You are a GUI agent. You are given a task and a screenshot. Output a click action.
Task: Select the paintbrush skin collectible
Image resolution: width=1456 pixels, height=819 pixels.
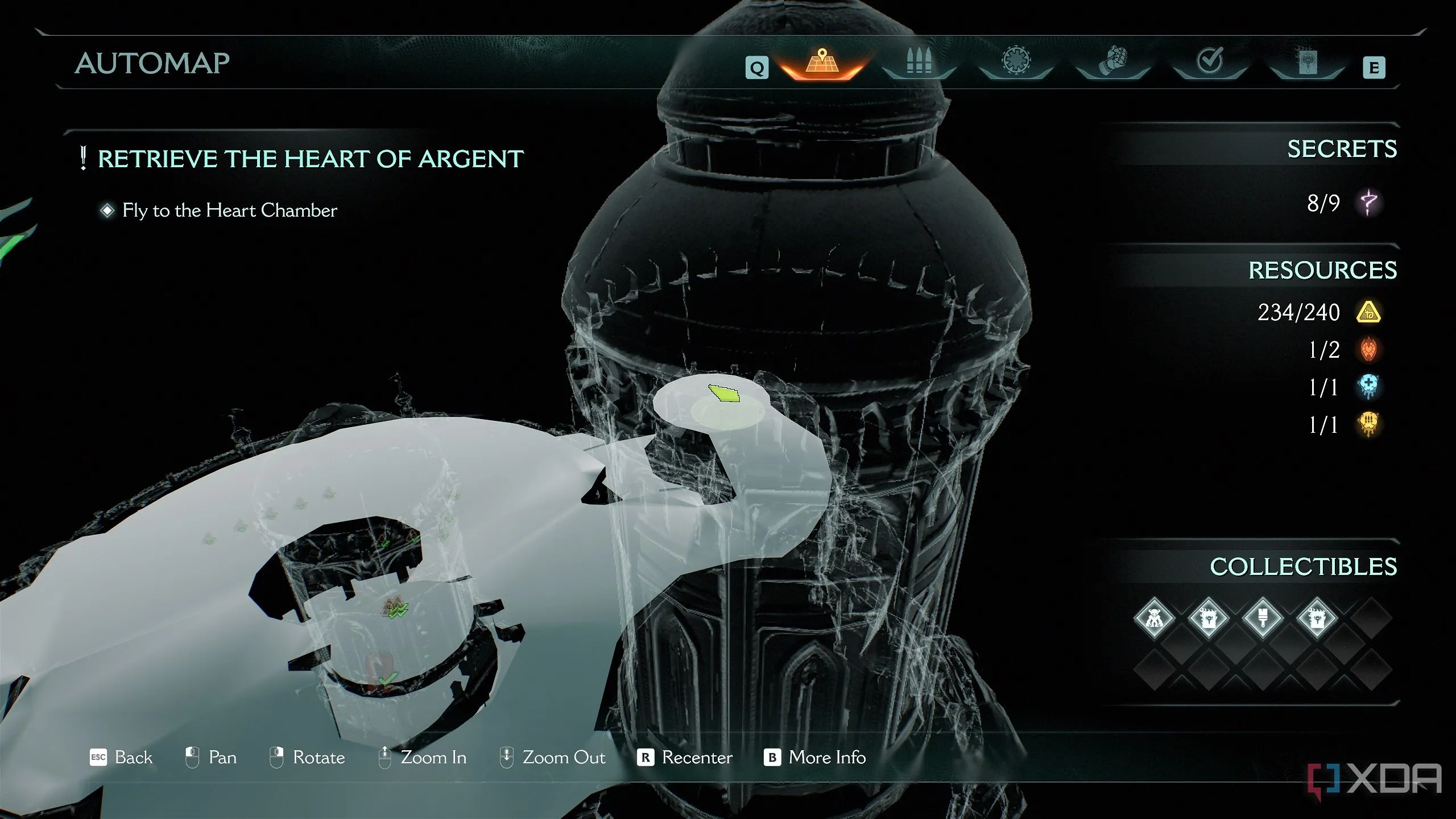tap(1263, 618)
